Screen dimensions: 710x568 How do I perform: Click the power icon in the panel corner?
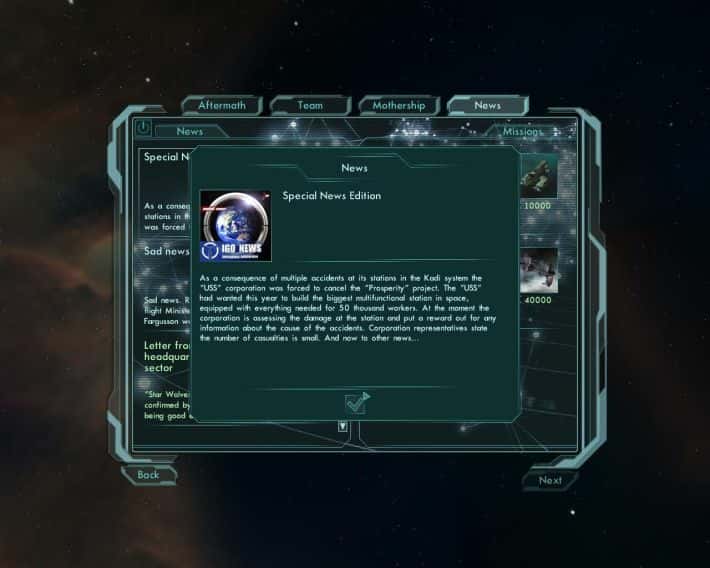point(142,128)
